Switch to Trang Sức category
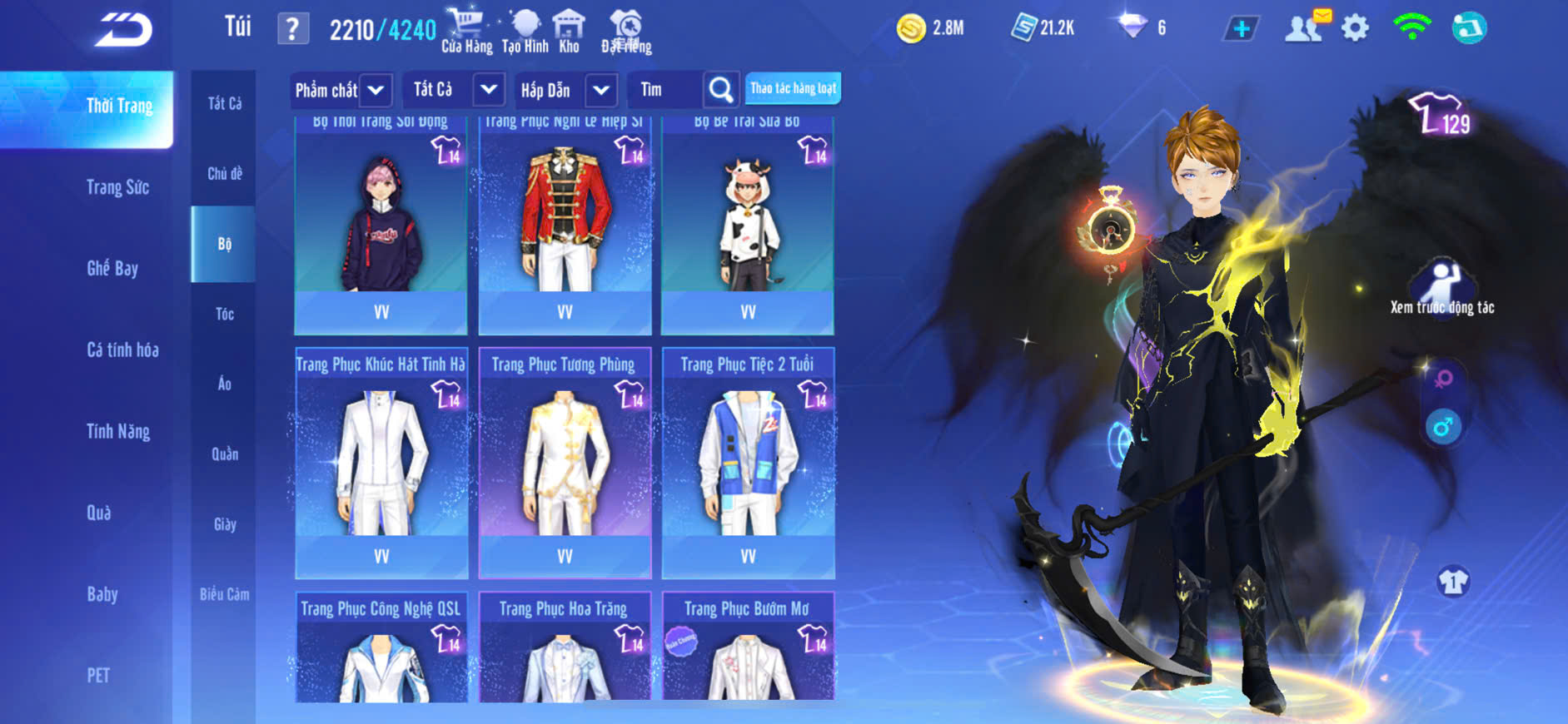The height and width of the screenshot is (724, 1568). click(117, 187)
